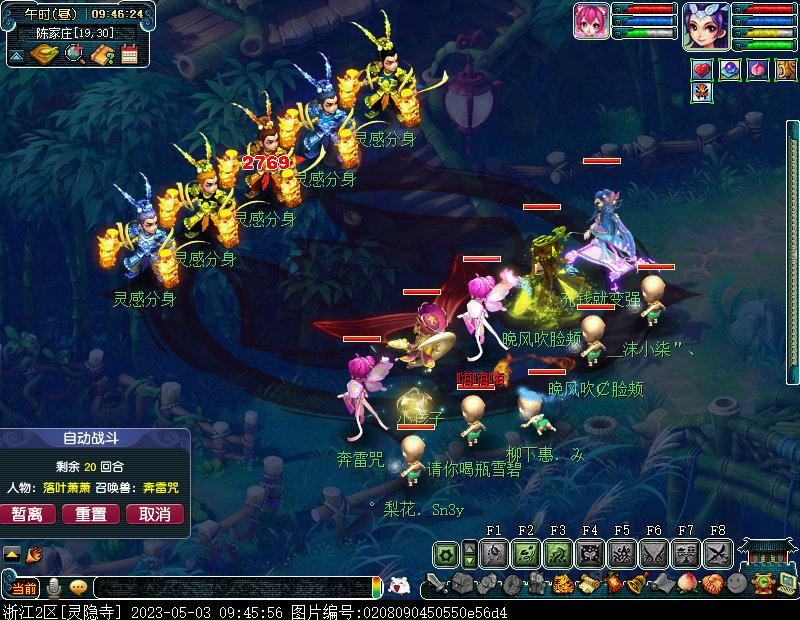
Task: Open the calendar icon under the clock
Action: point(129,54)
